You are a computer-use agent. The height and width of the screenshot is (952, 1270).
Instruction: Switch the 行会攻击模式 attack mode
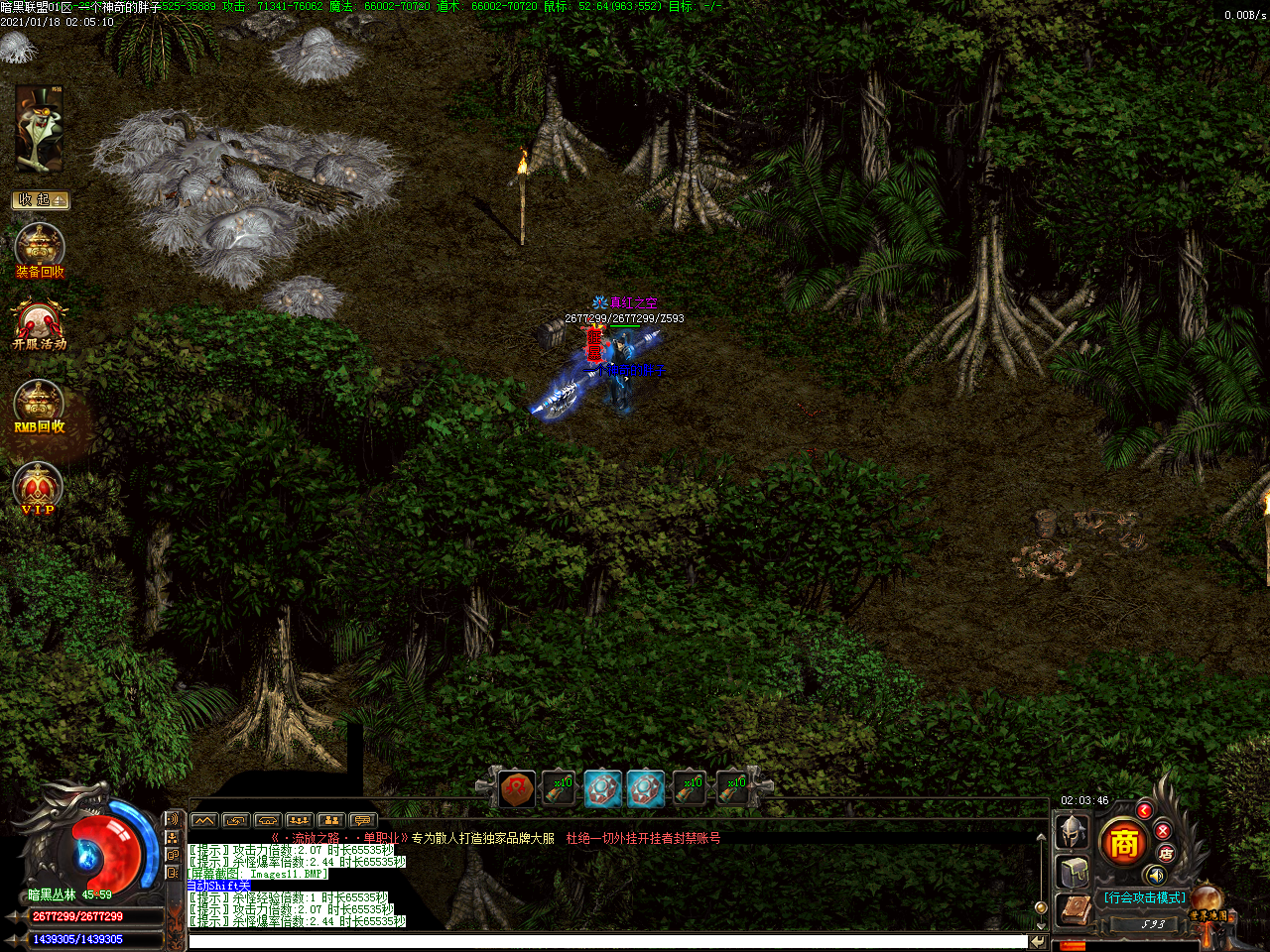[1144, 897]
